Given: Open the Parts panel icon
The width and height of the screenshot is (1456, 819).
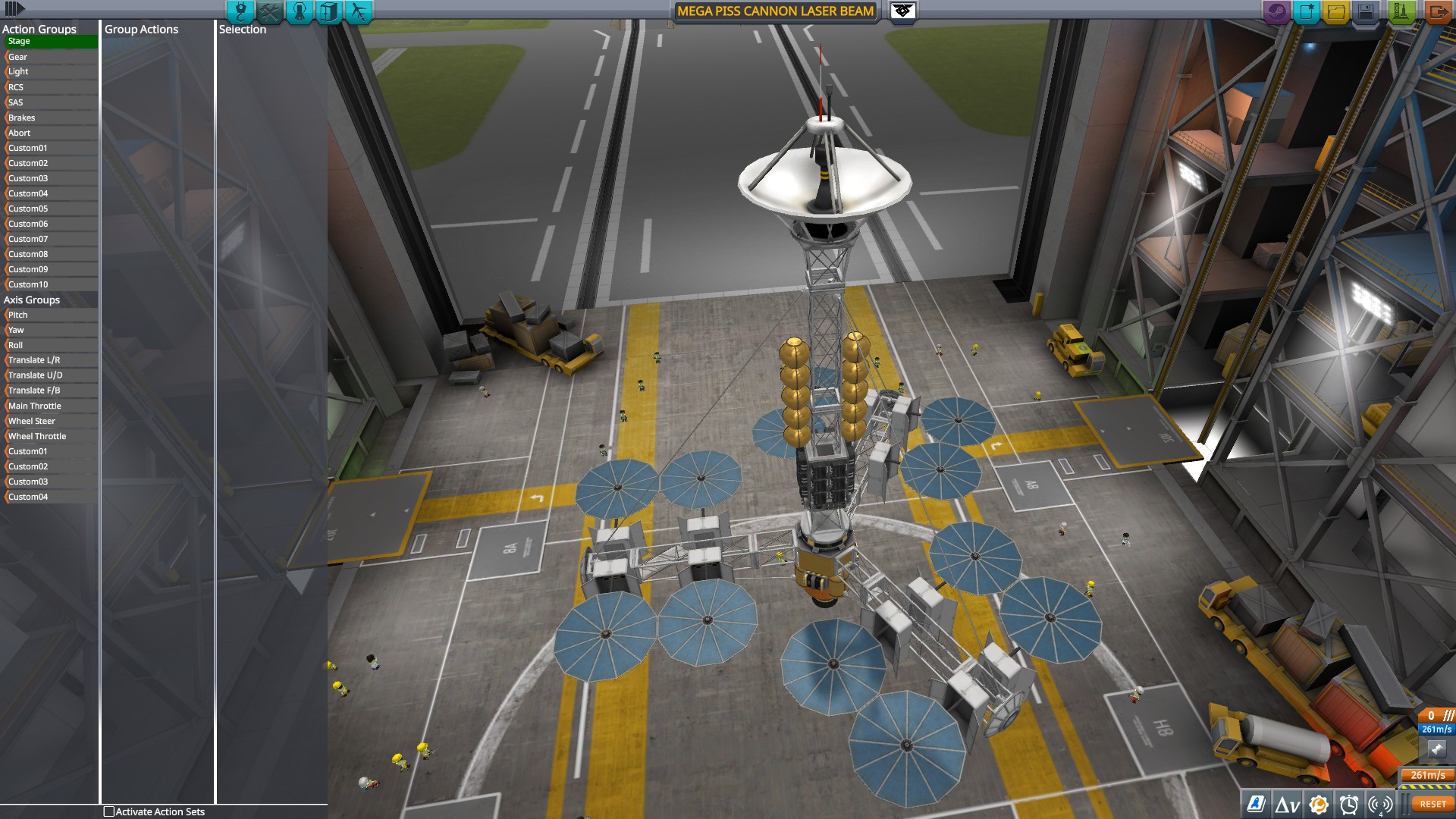Looking at the screenshot, I should (x=240, y=12).
